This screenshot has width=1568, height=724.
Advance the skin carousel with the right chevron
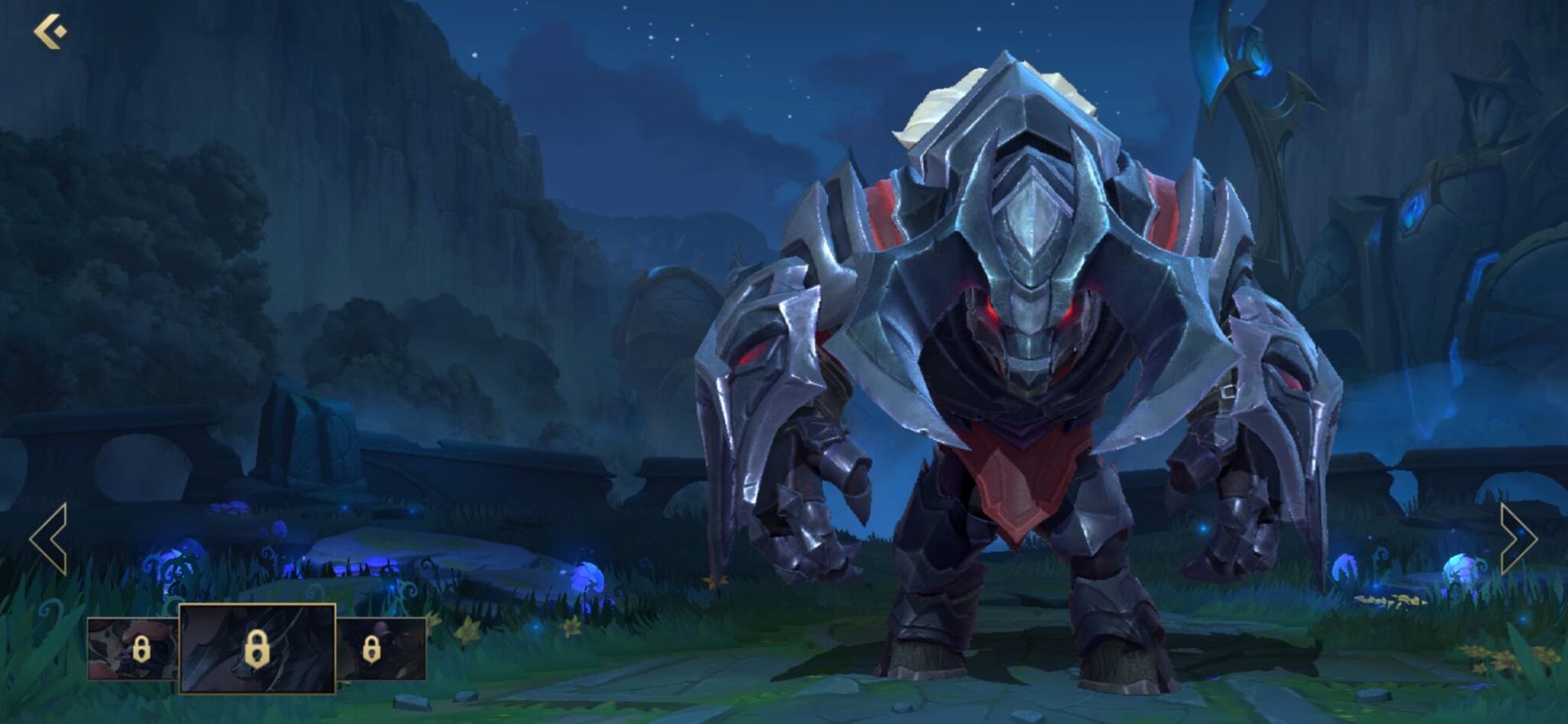tap(1517, 539)
